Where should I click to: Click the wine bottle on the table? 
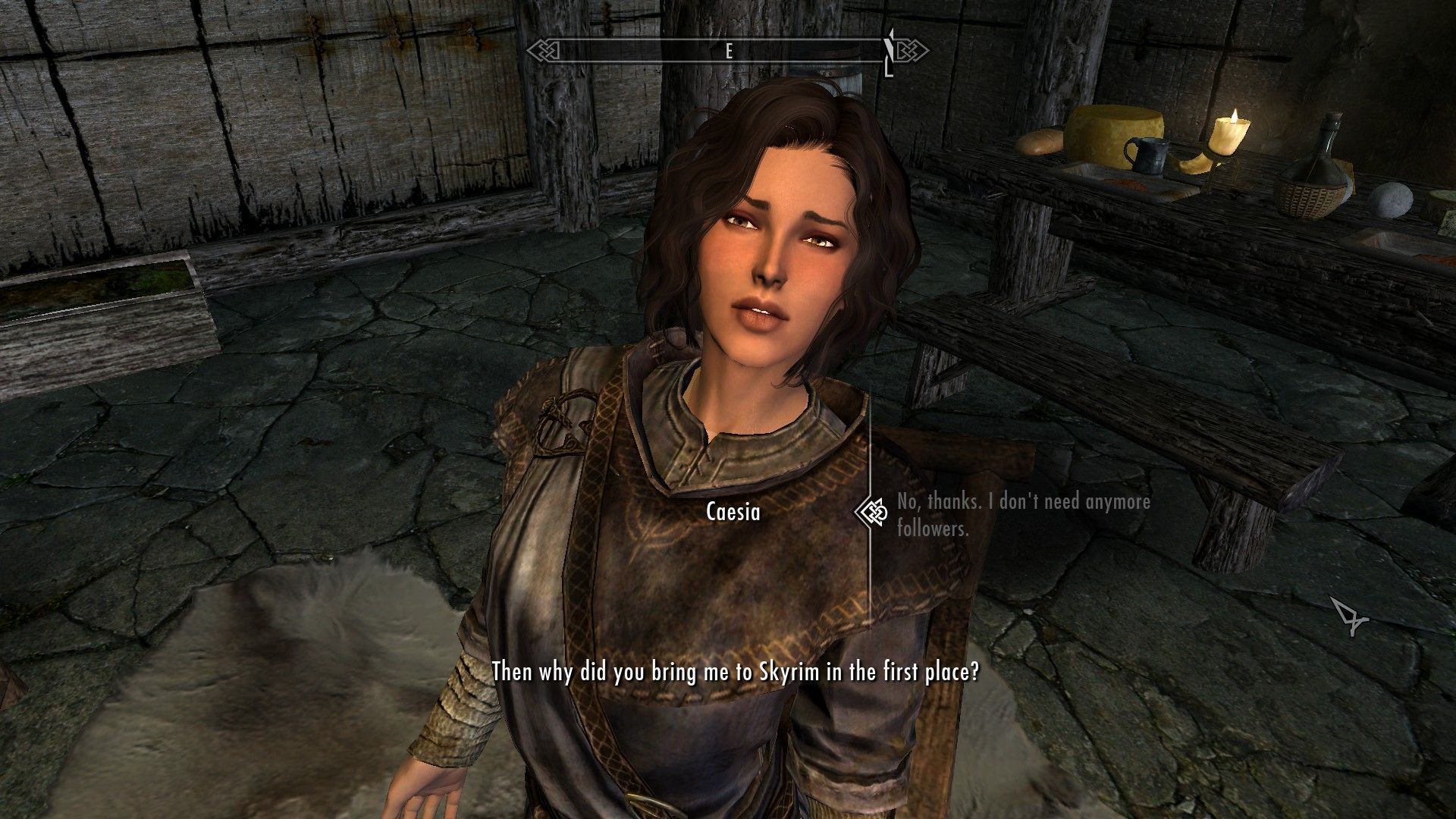1321,152
